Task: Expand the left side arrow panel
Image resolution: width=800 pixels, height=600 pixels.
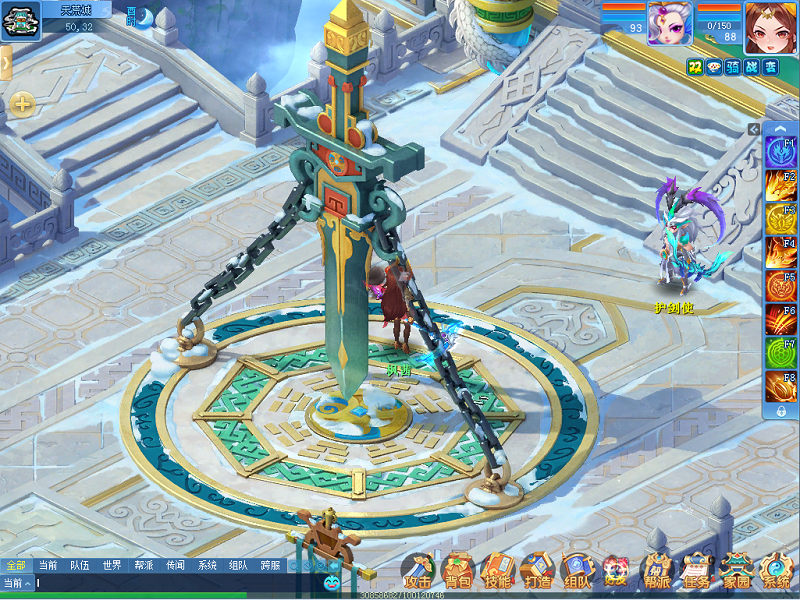Action: [6, 62]
